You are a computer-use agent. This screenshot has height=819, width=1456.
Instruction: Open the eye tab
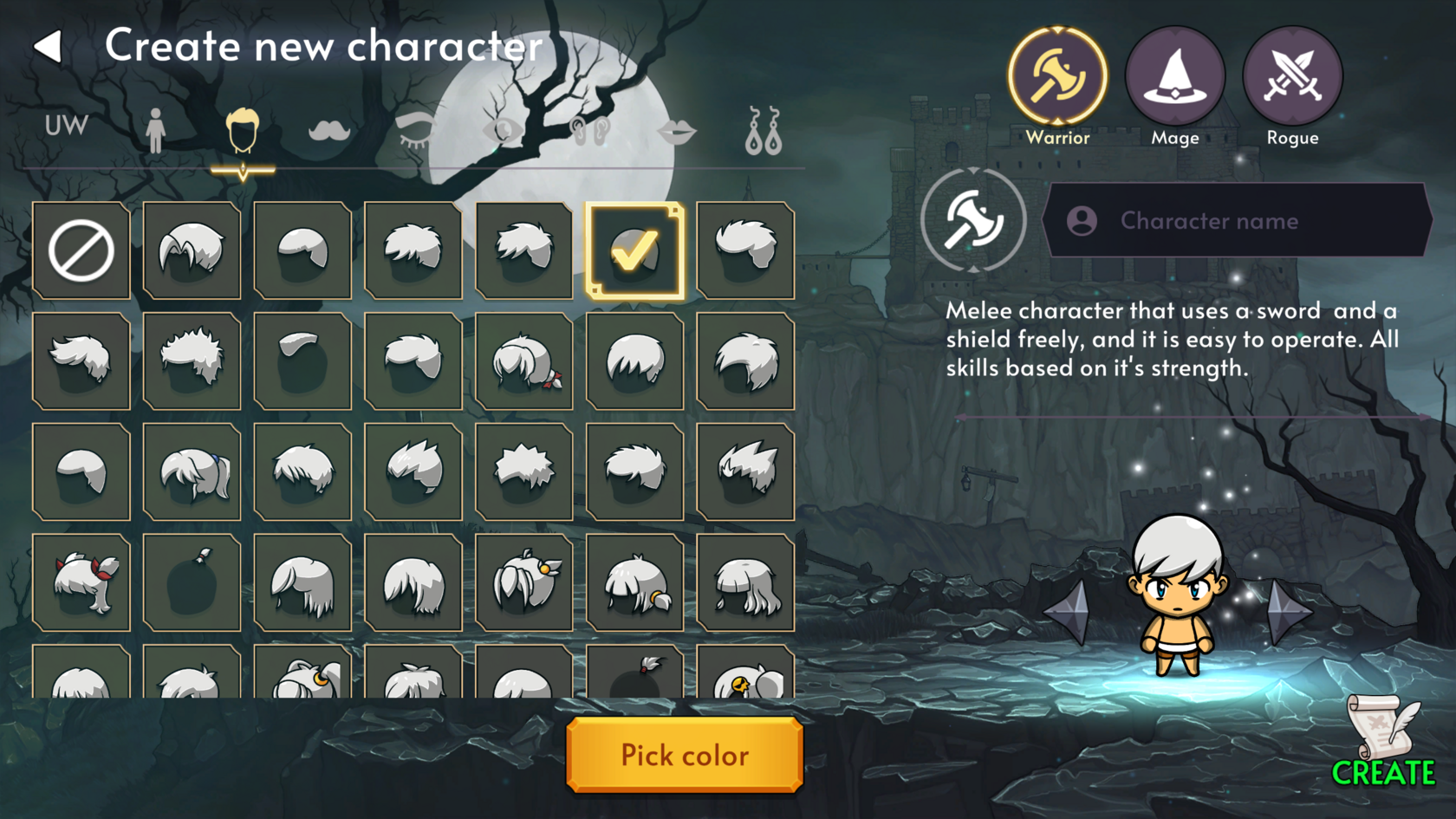pyautogui.click(x=503, y=131)
